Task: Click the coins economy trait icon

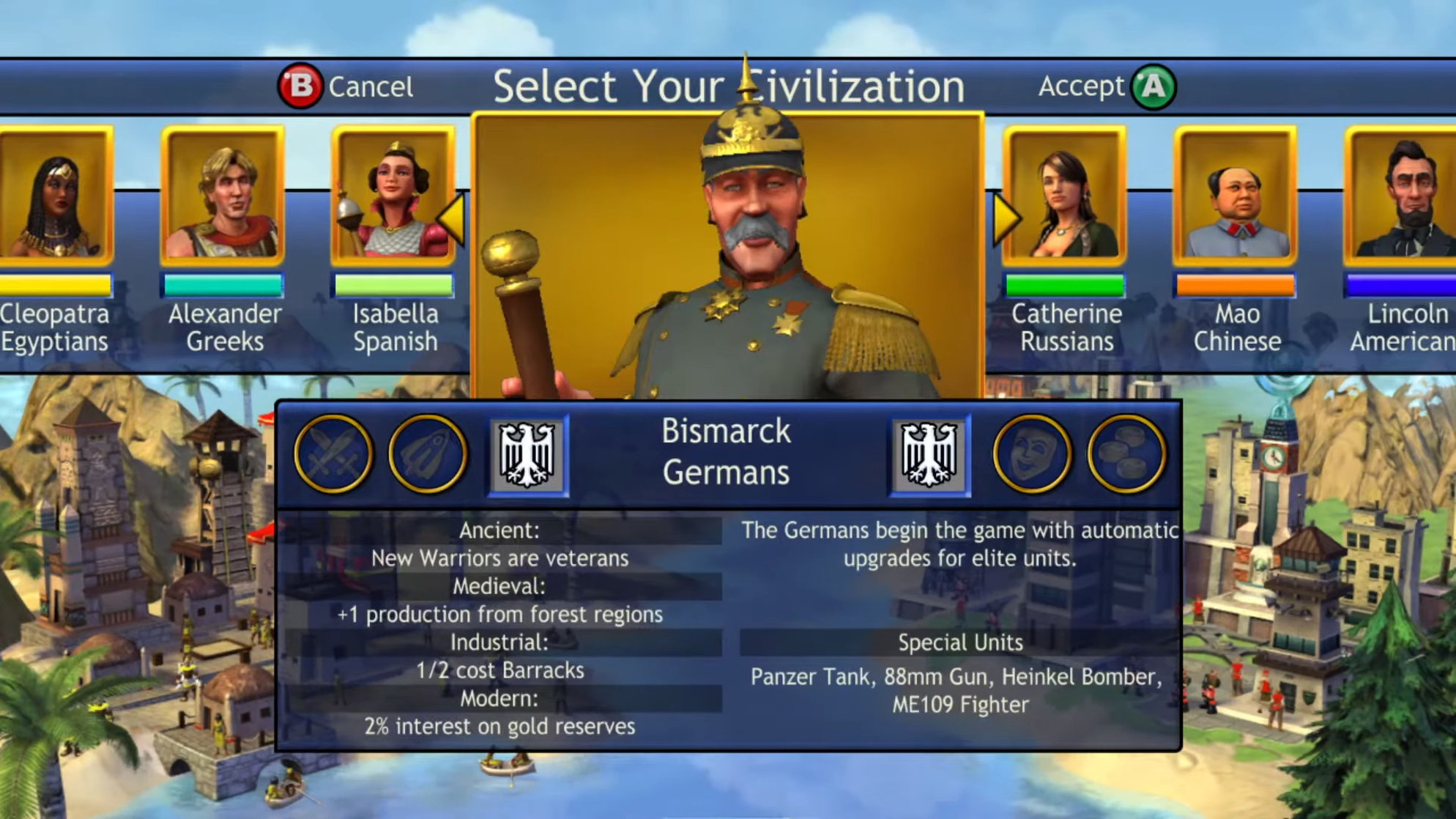Action: (x=1126, y=454)
